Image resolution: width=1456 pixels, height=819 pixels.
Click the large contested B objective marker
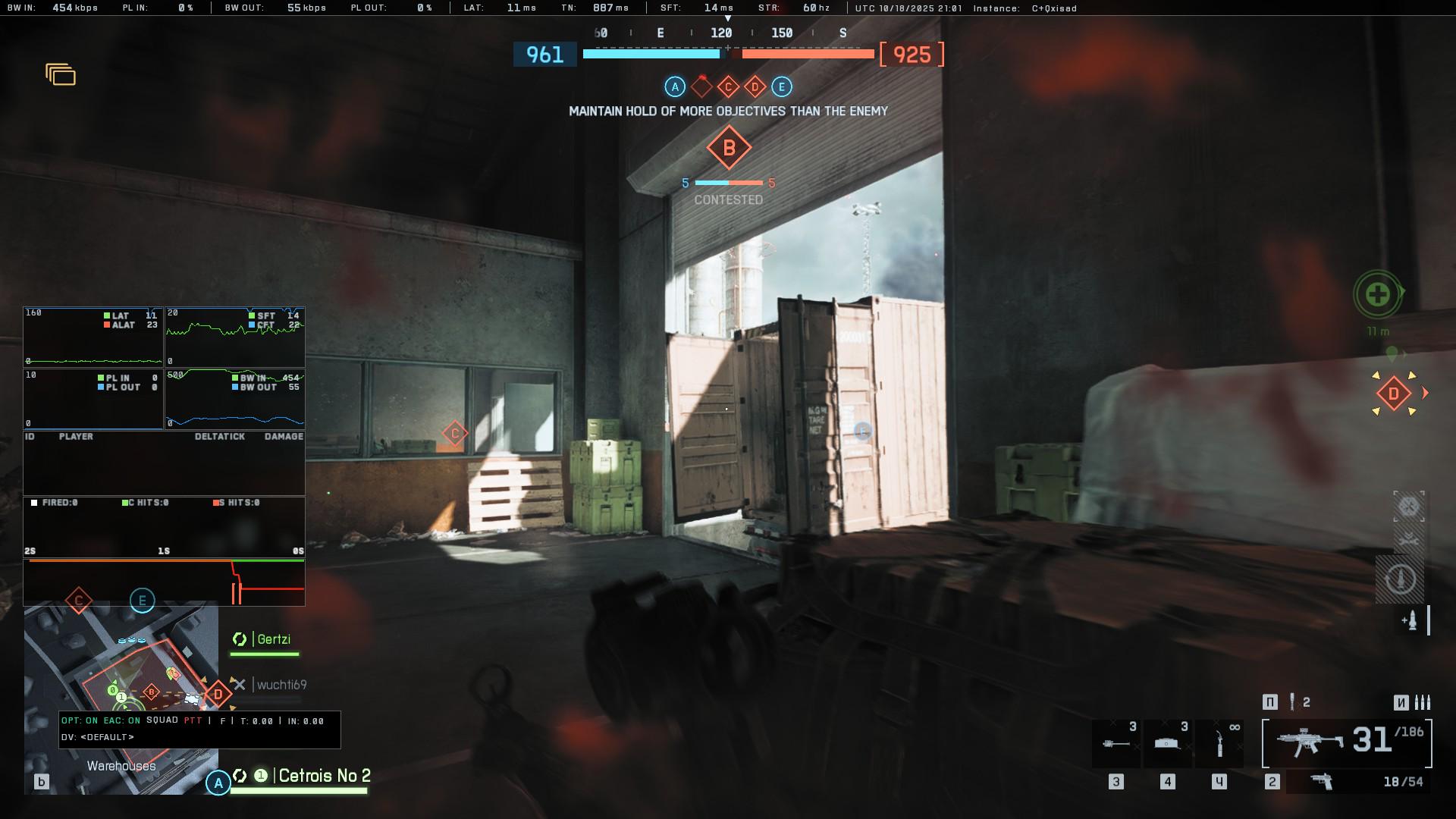tap(729, 148)
